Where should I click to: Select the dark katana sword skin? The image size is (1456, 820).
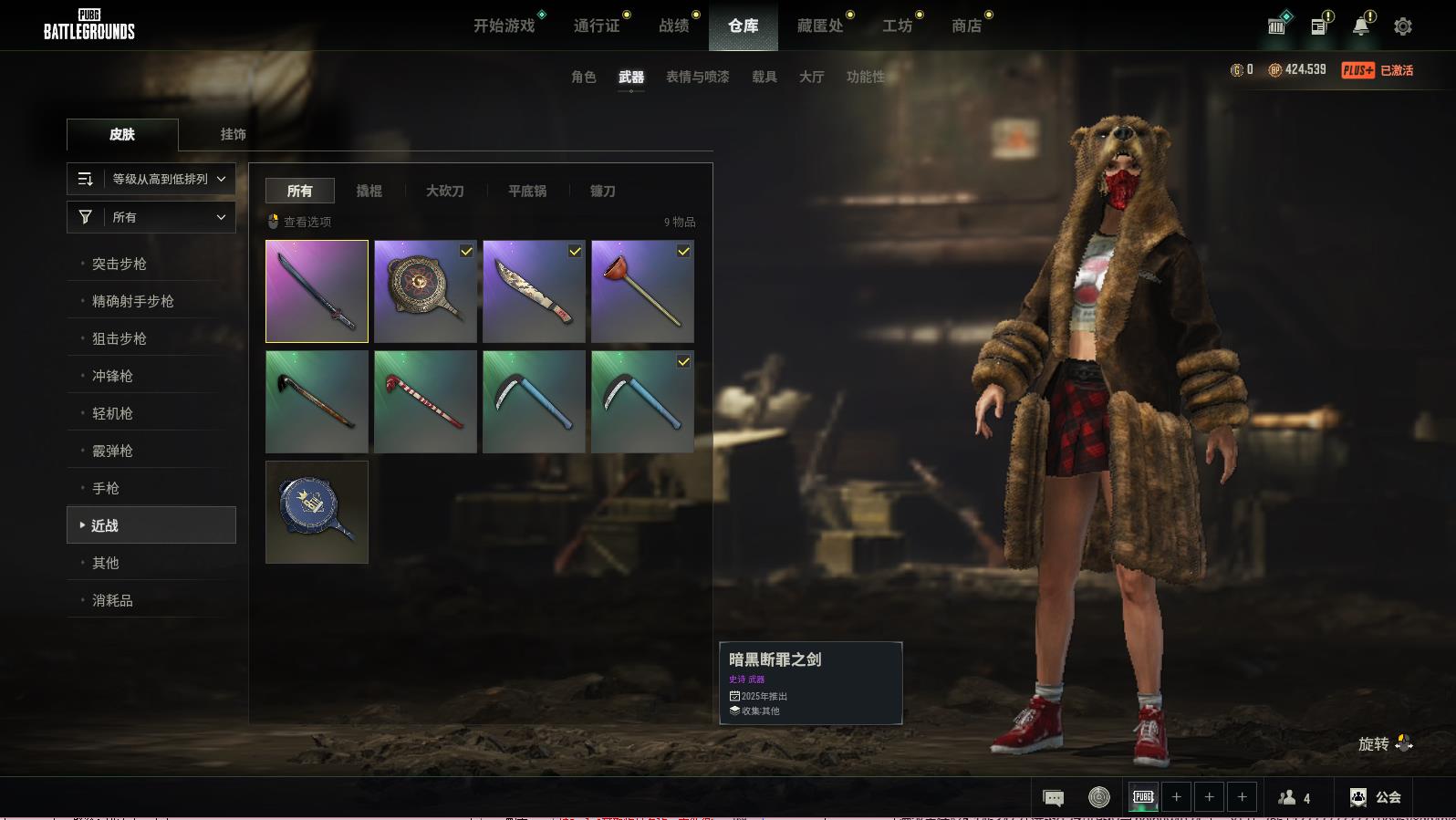tap(317, 291)
